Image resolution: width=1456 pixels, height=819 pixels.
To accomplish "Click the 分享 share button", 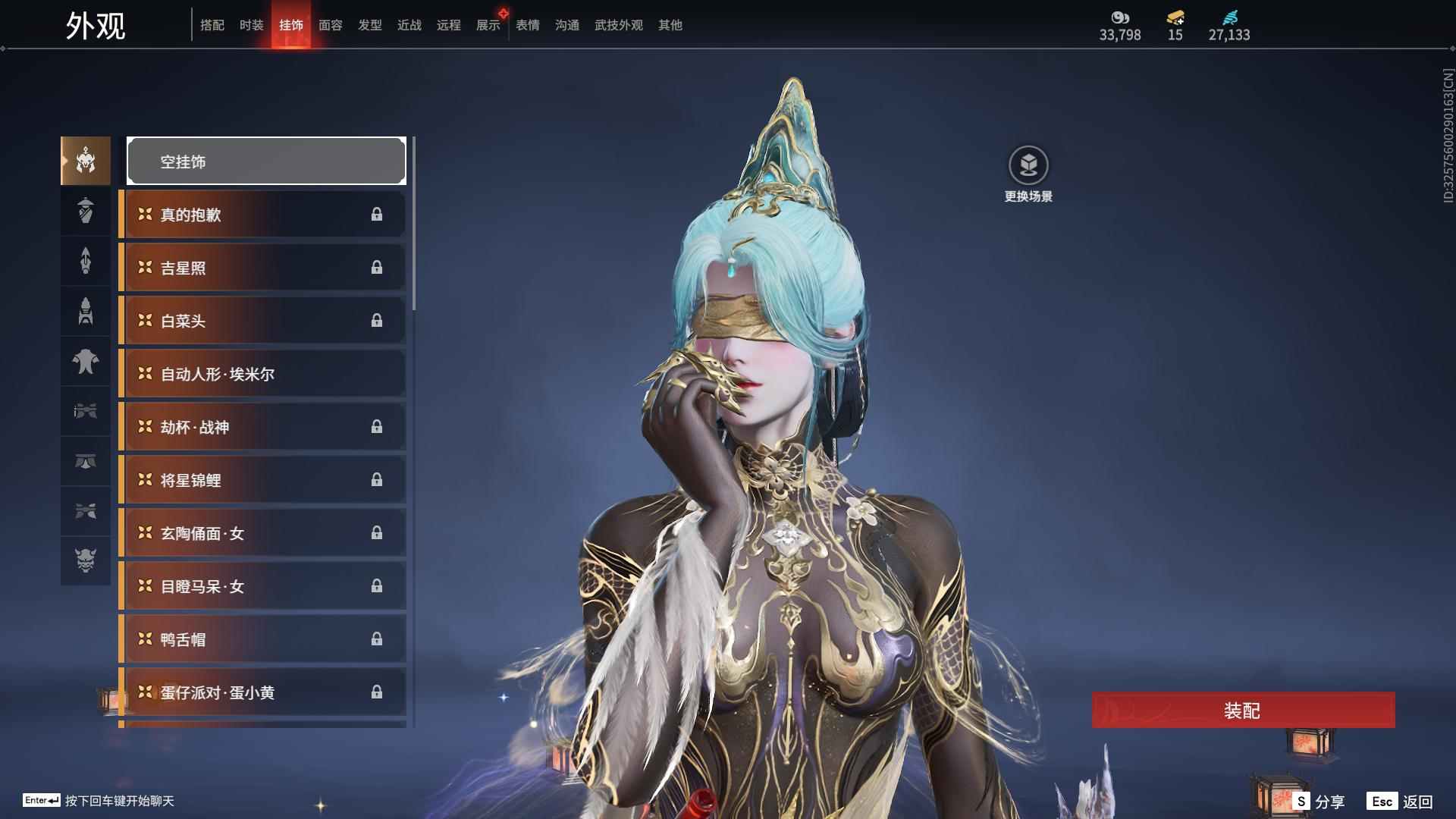I will (x=1319, y=801).
